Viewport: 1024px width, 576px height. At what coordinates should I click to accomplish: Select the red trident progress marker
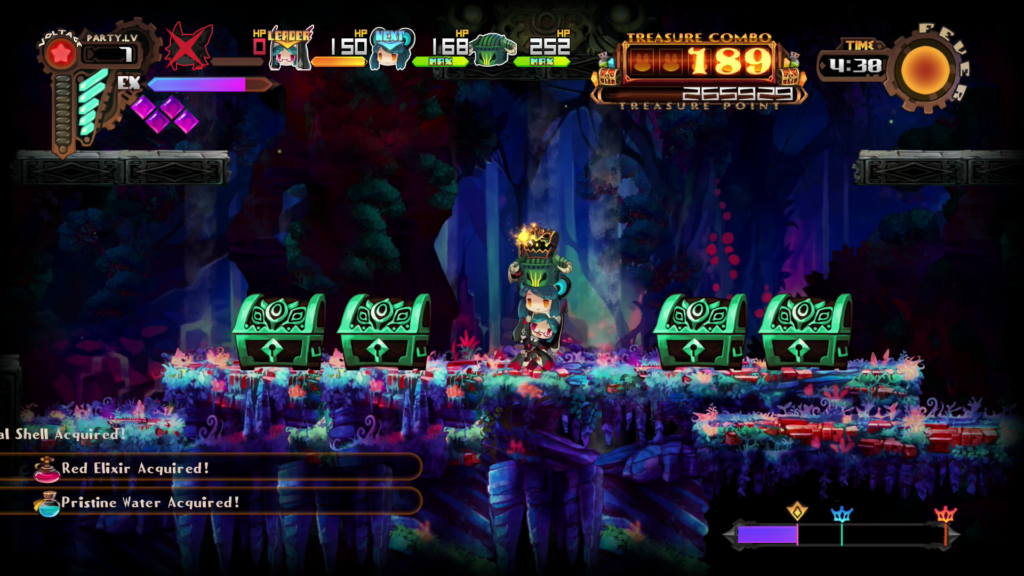pyautogui.click(x=945, y=516)
